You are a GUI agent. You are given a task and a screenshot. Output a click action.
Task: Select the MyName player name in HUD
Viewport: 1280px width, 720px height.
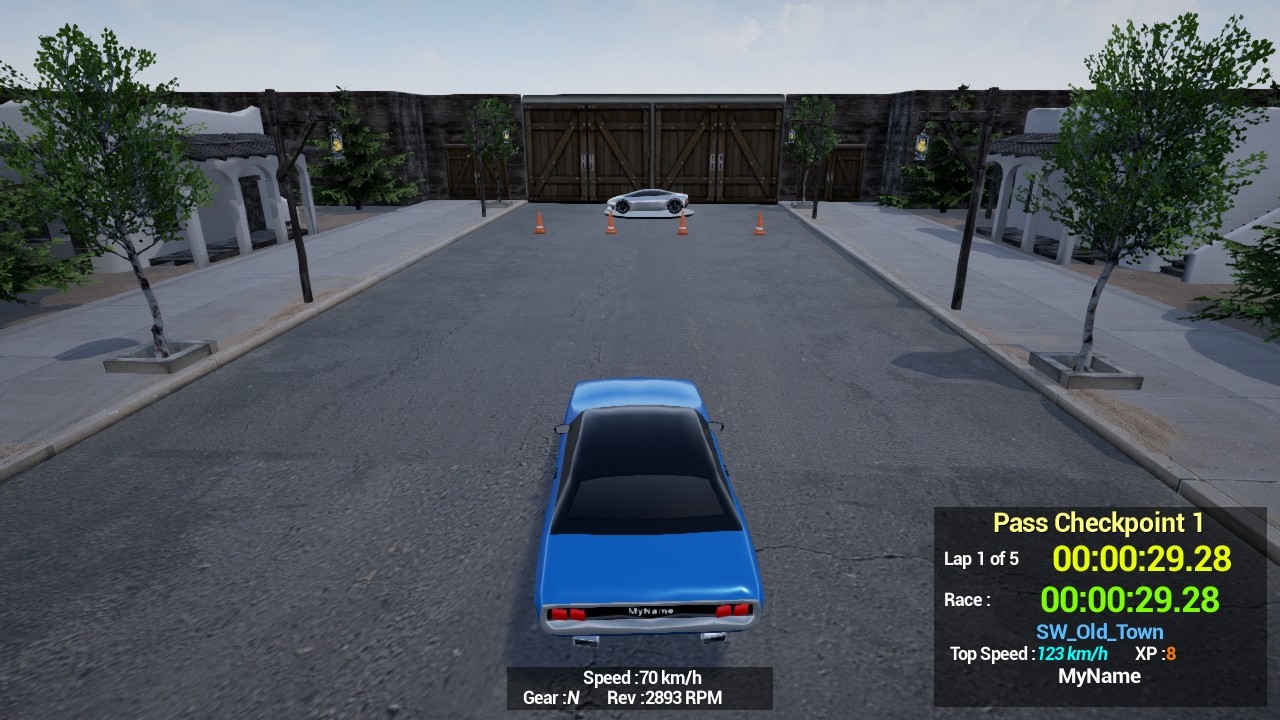coord(1101,676)
